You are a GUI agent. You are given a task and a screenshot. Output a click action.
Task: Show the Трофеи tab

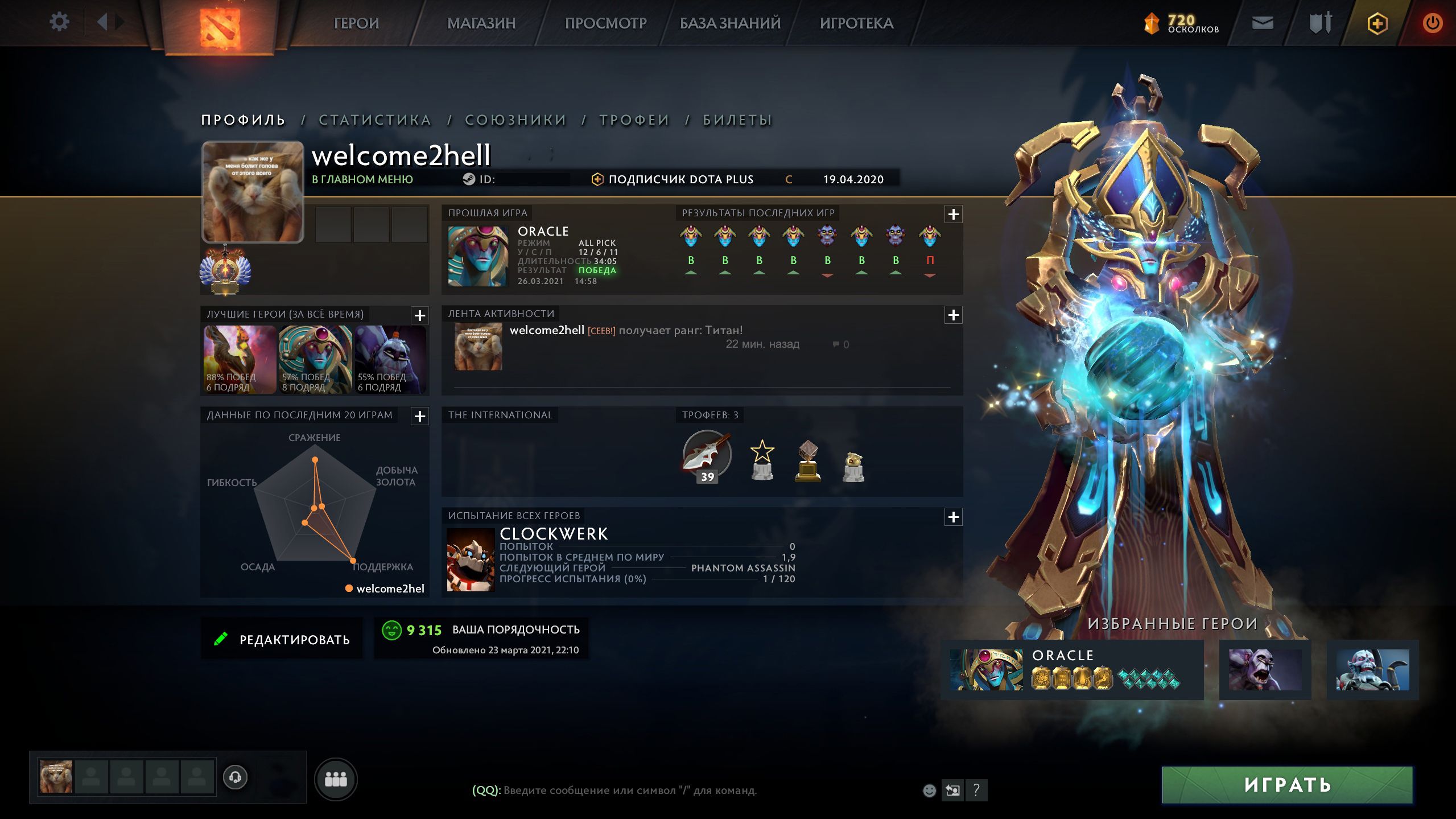pyautogui.click(x=634, y=120)
